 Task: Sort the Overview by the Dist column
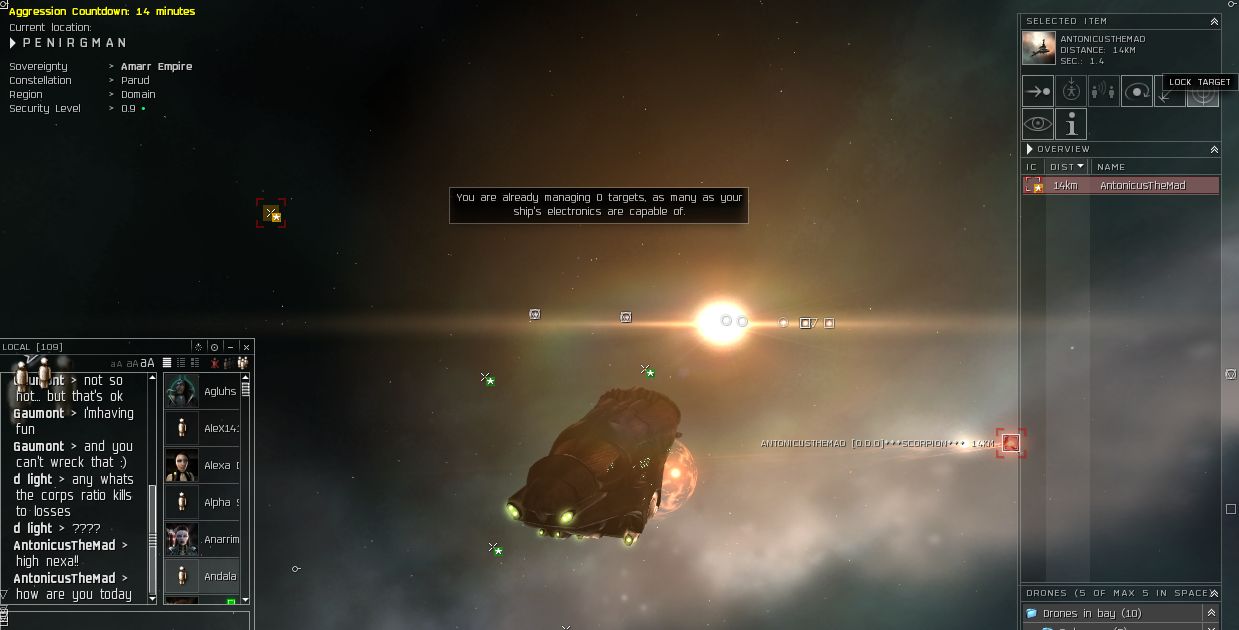point(1067,166)
